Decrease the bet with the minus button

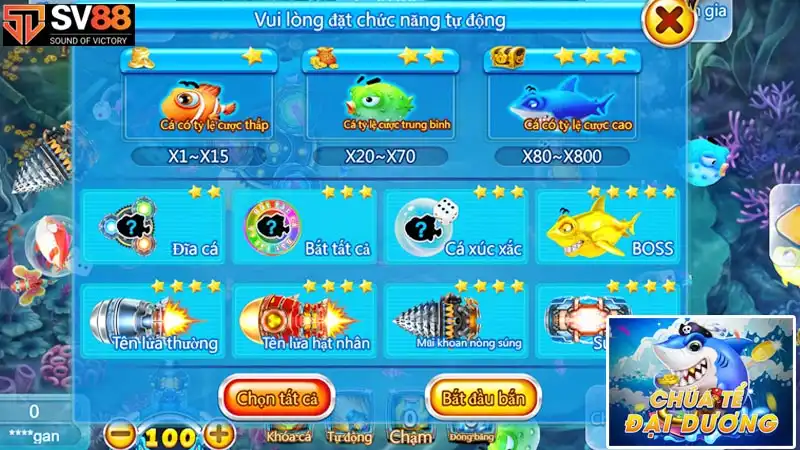tap(120, 436)
